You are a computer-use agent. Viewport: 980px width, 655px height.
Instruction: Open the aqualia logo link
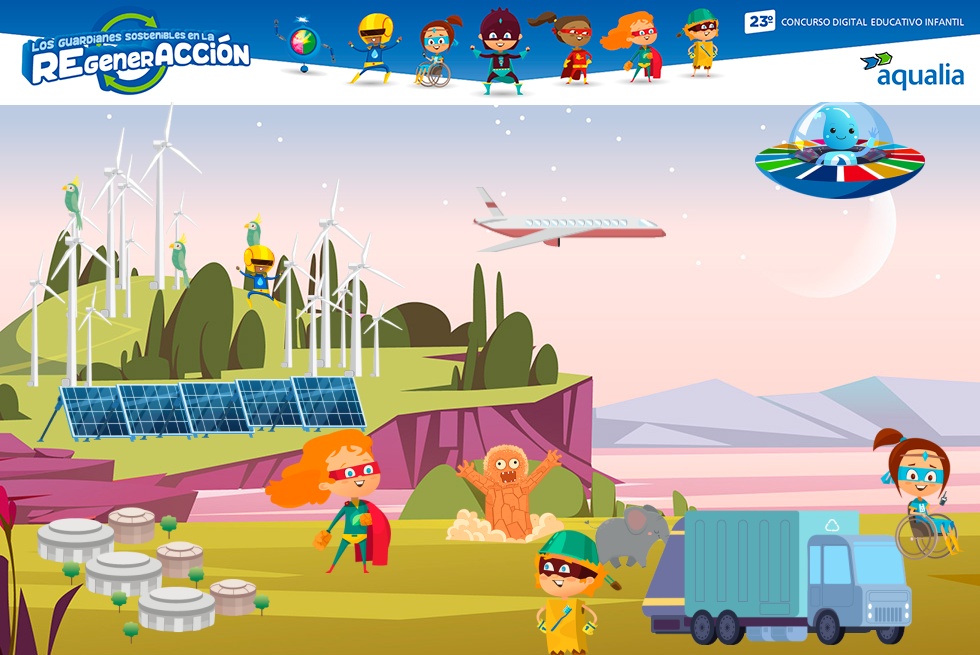911,70
